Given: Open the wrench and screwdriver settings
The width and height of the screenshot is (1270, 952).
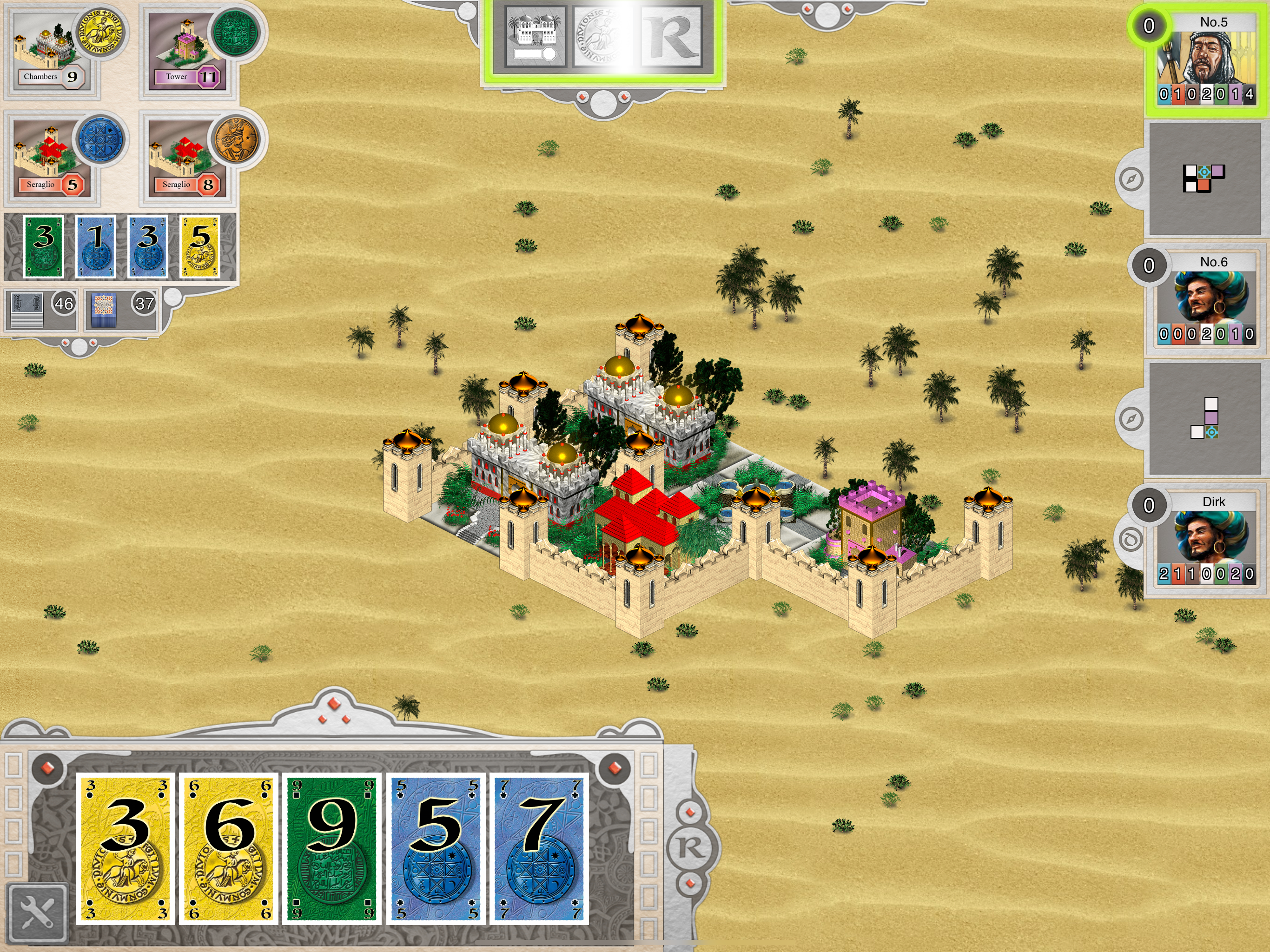Looking at the screenshot, I should 37,912.
